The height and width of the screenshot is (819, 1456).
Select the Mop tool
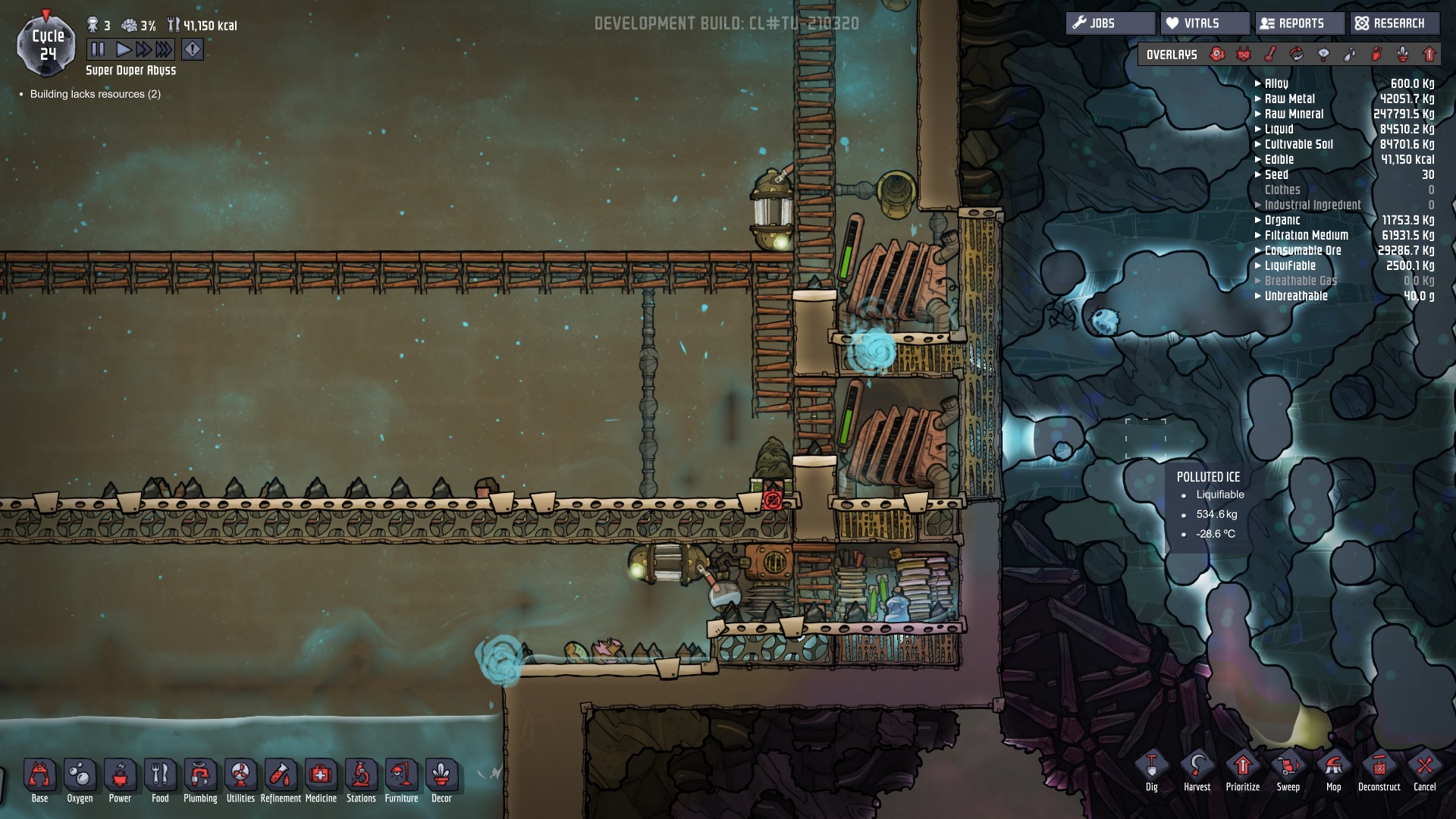click(1333, 771)
